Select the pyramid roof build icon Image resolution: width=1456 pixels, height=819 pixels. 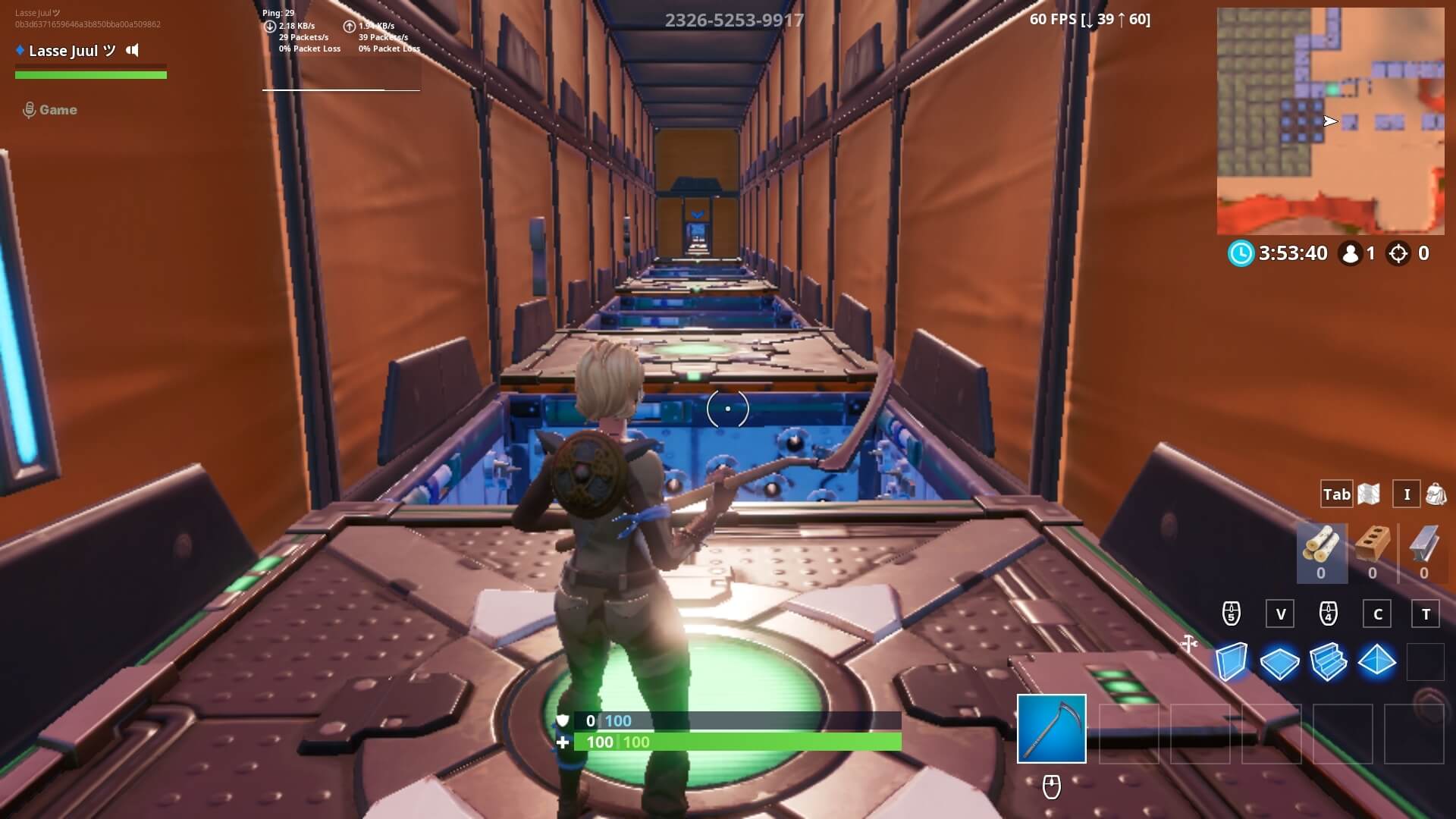[x=1379, y=661]
